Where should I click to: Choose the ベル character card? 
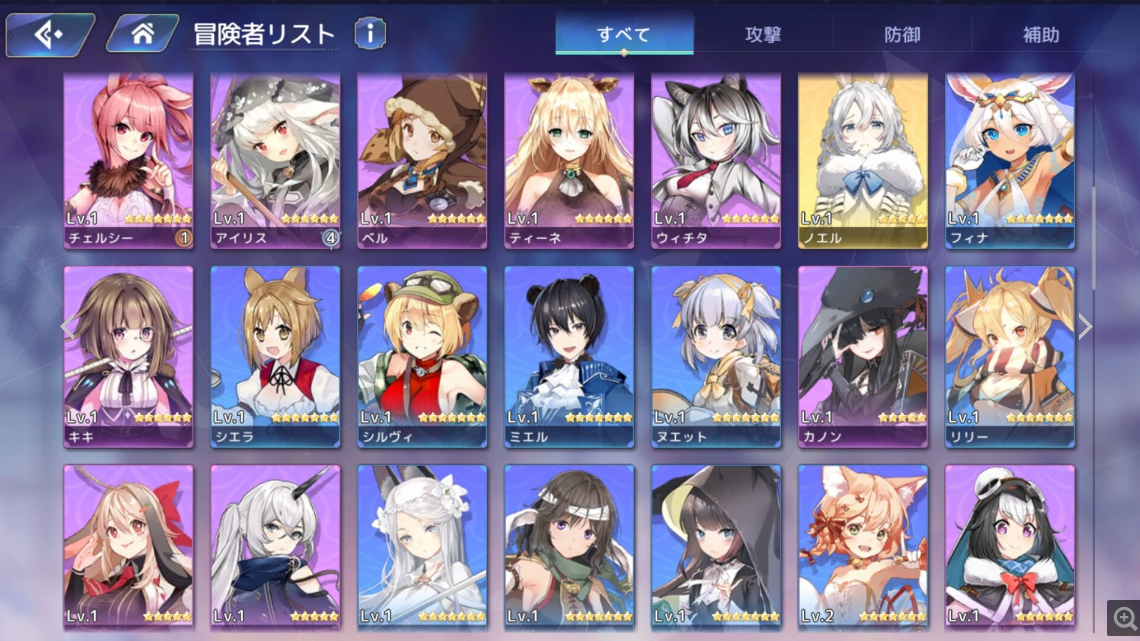(x=422, y=160)
